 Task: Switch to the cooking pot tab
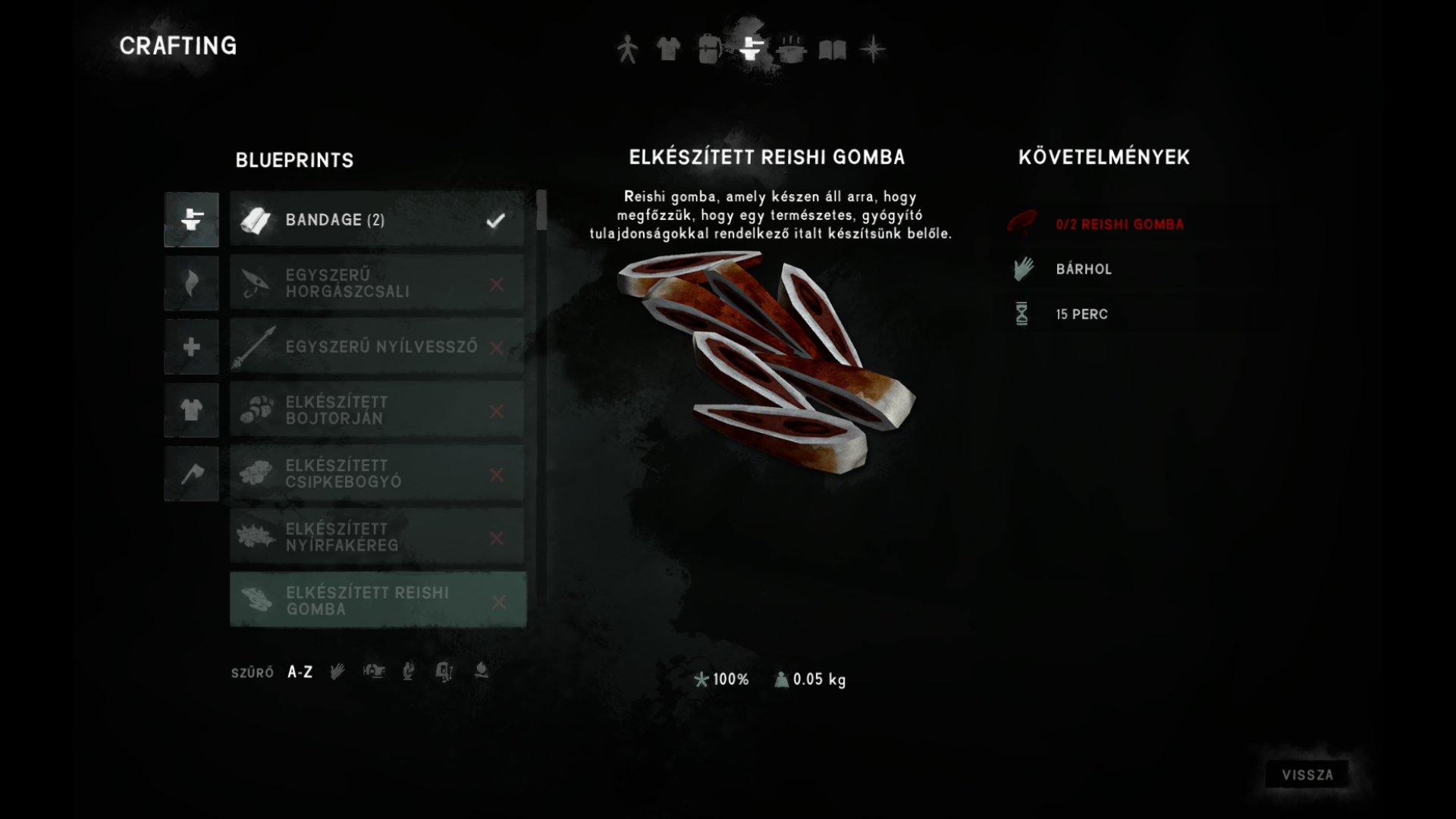coord(791,49)
